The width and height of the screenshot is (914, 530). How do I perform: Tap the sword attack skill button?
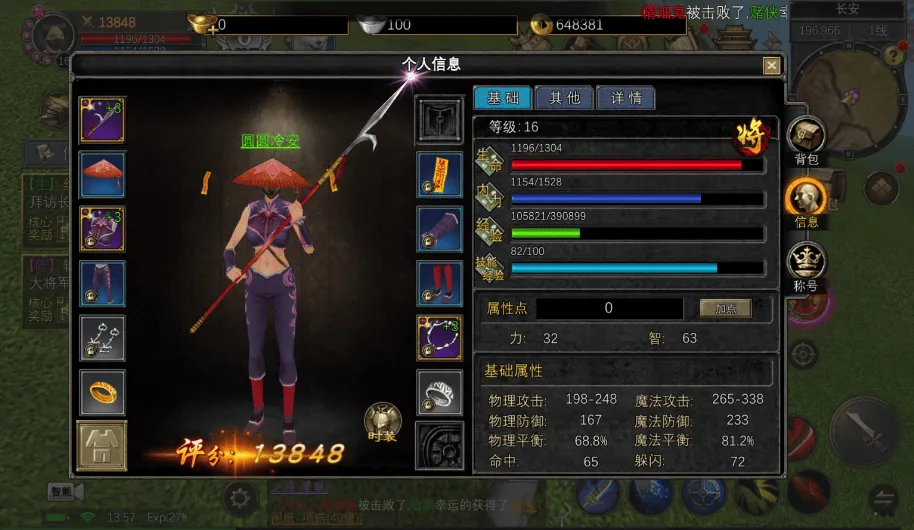865,432
